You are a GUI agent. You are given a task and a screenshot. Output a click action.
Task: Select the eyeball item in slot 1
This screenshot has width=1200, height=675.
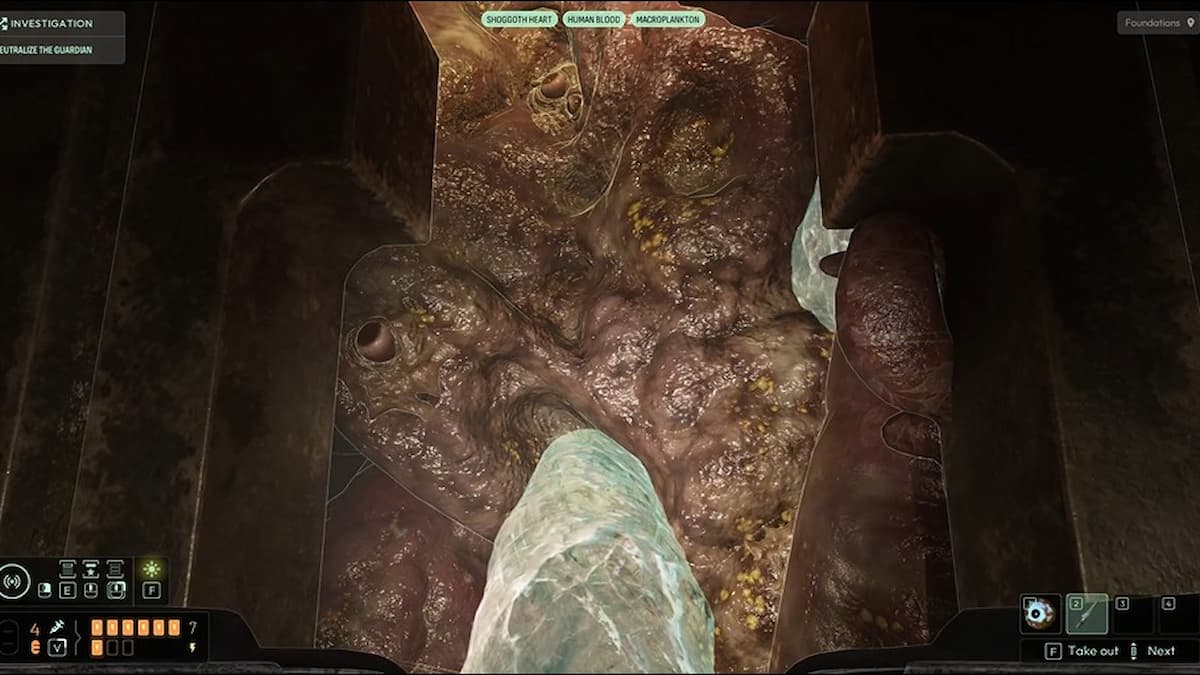click(x=1040, y=613)
